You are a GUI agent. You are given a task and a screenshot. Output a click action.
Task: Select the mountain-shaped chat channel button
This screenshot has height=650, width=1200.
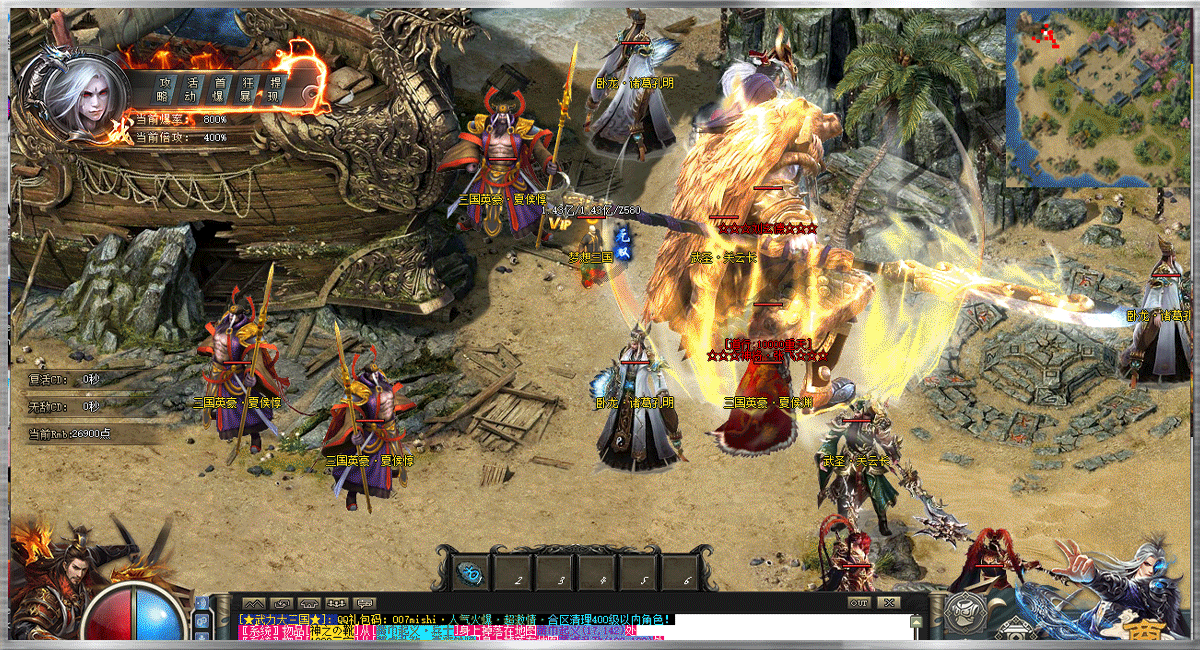254,603
